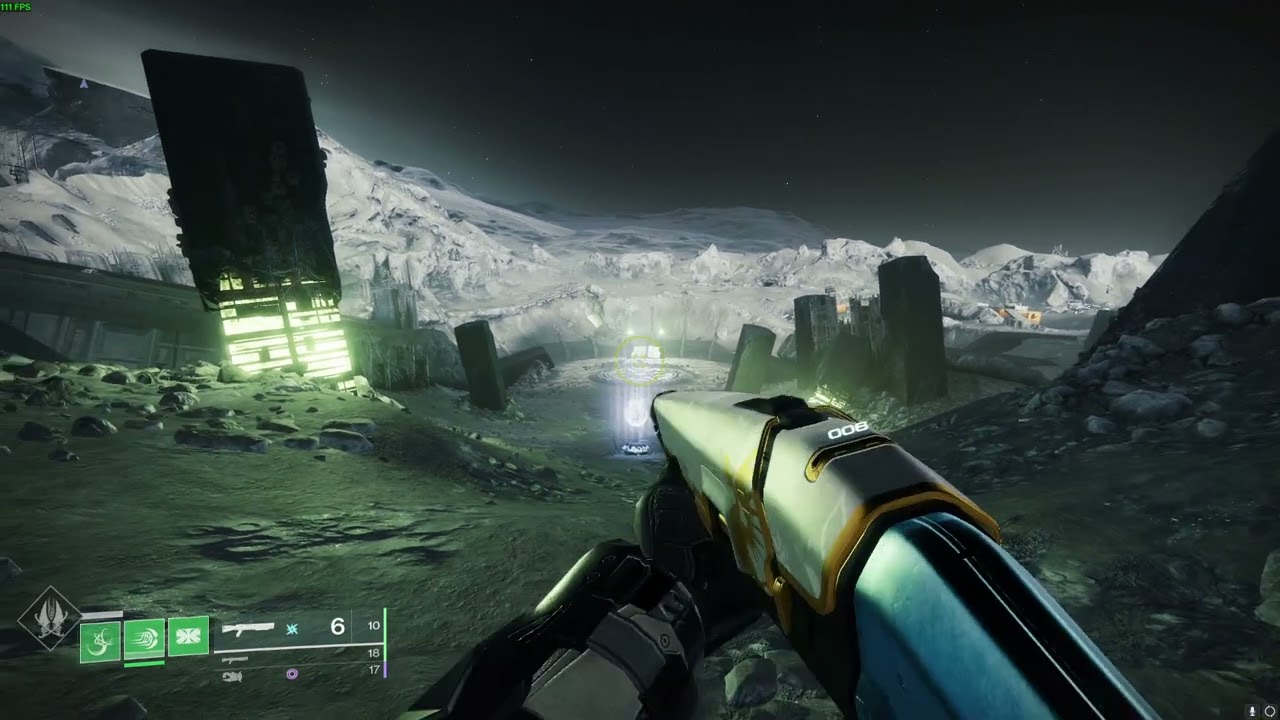The height and width of the screenshot is (720, 1280).
Task: Click the circular refresh overlay icon
Action: click(1269, 710)
